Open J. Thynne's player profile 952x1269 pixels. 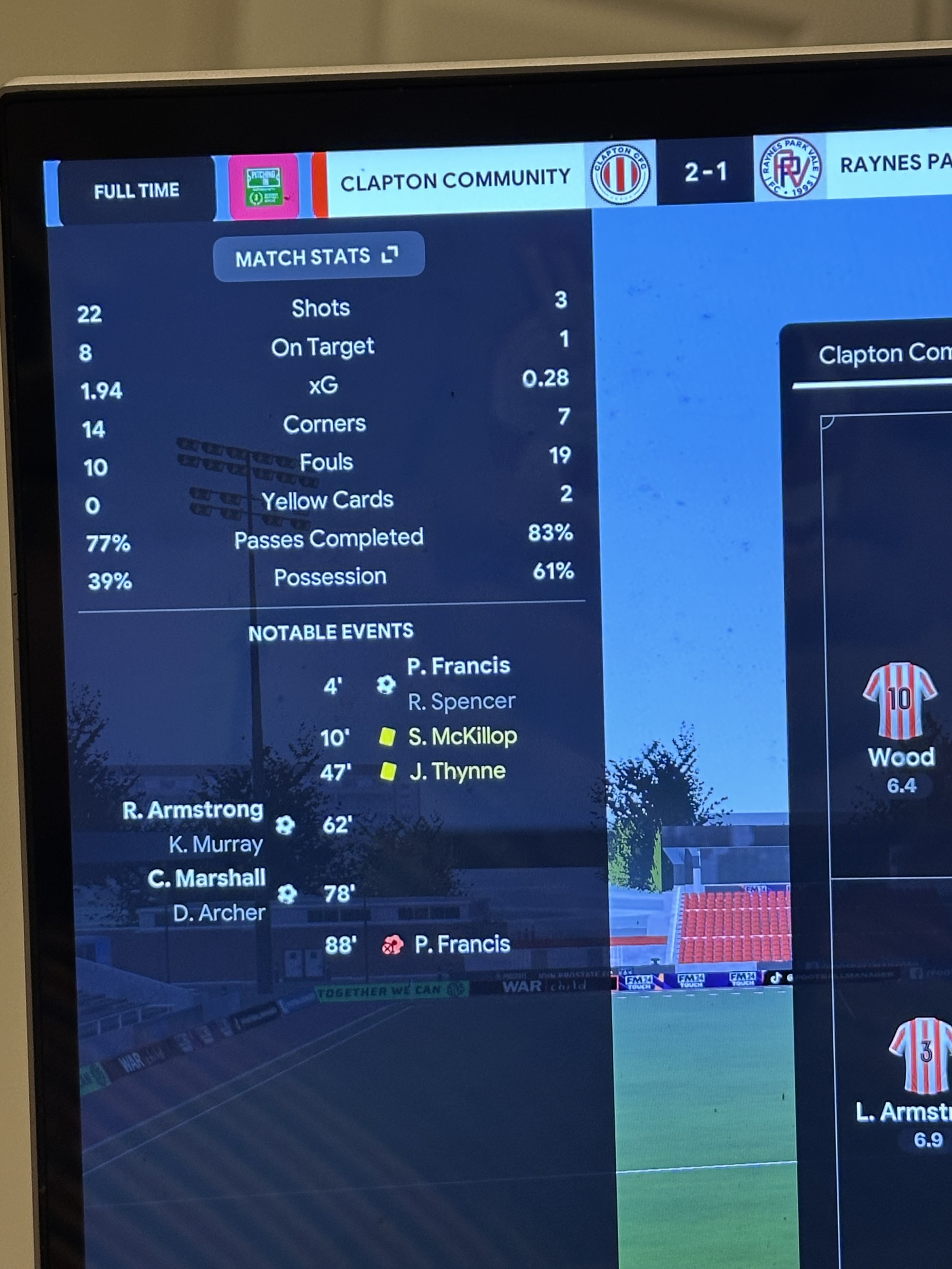[x=457, y=771]
